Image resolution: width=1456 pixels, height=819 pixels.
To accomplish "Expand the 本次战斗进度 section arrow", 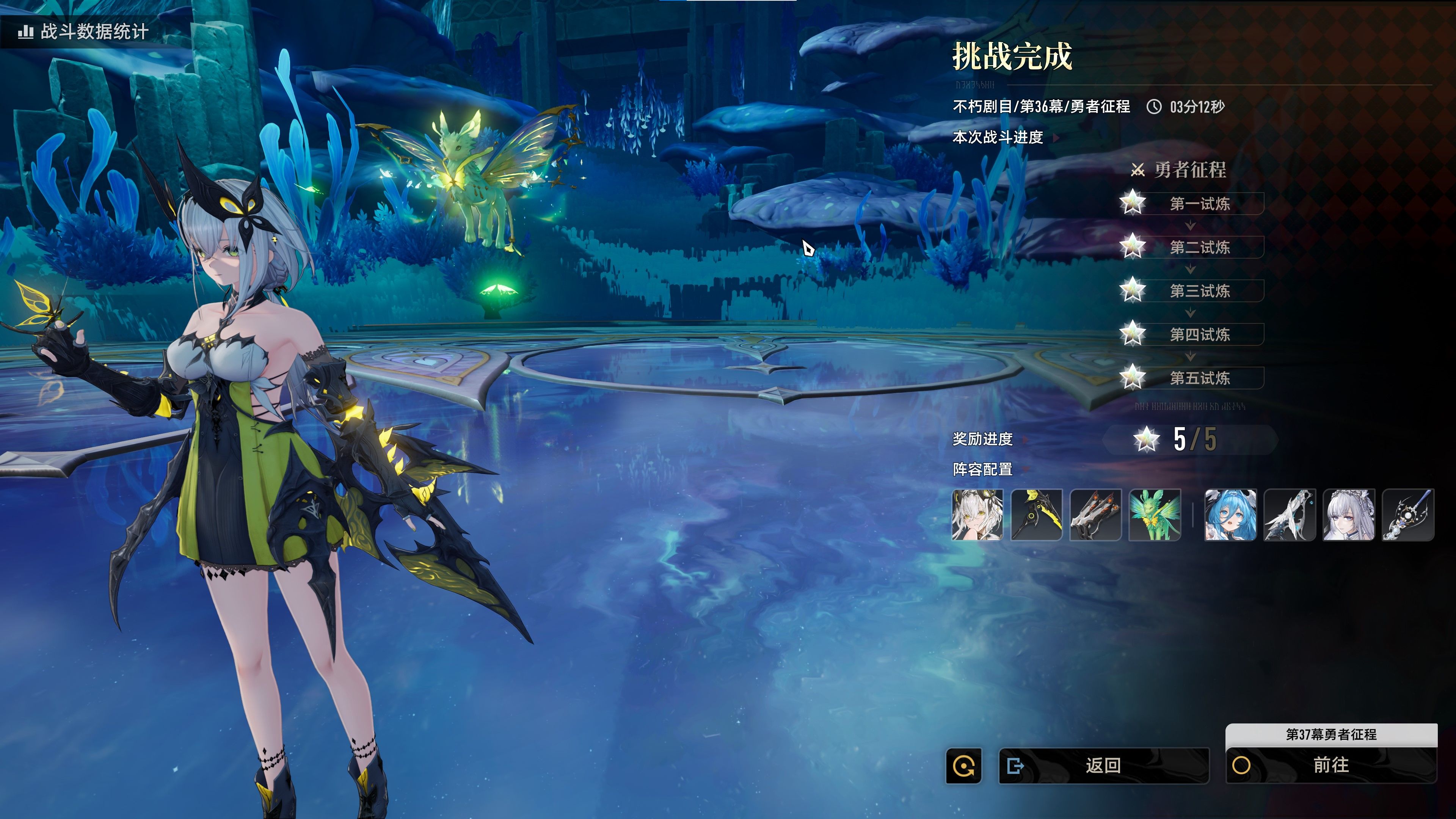I will (x=1056, y=137).
